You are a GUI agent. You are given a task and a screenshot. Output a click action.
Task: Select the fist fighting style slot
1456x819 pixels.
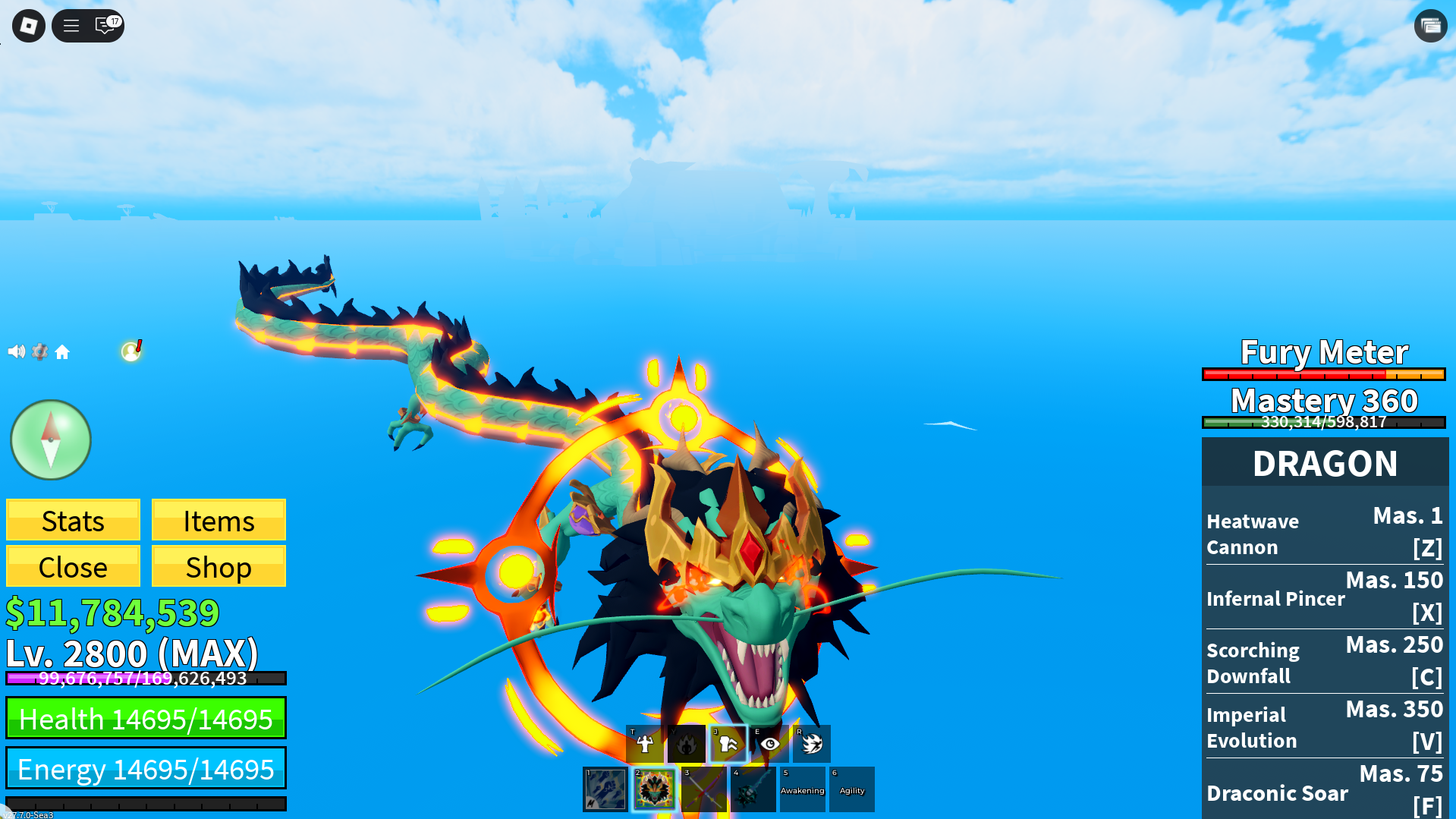pos(605,789)
